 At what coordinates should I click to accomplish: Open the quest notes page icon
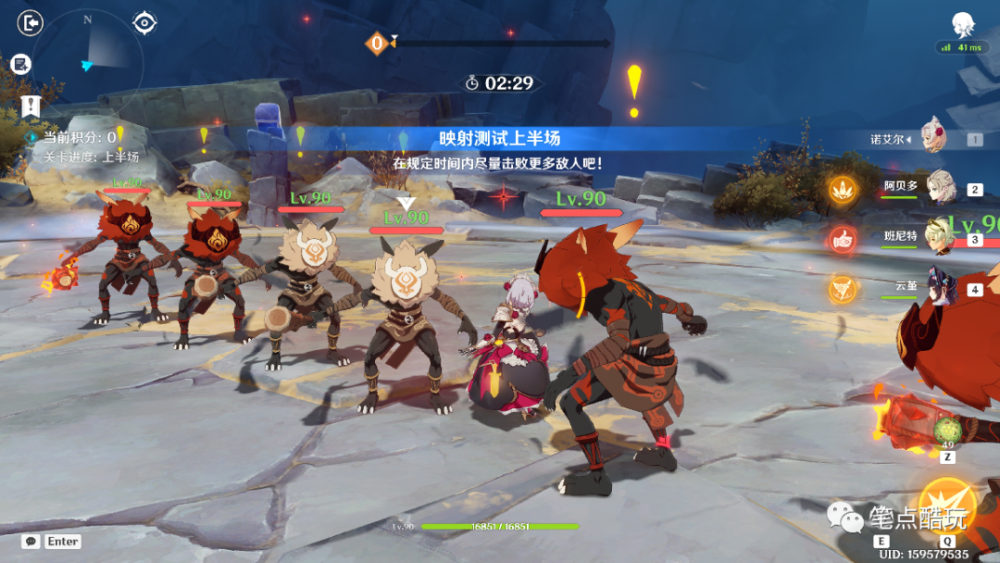(x=20, y=64)
